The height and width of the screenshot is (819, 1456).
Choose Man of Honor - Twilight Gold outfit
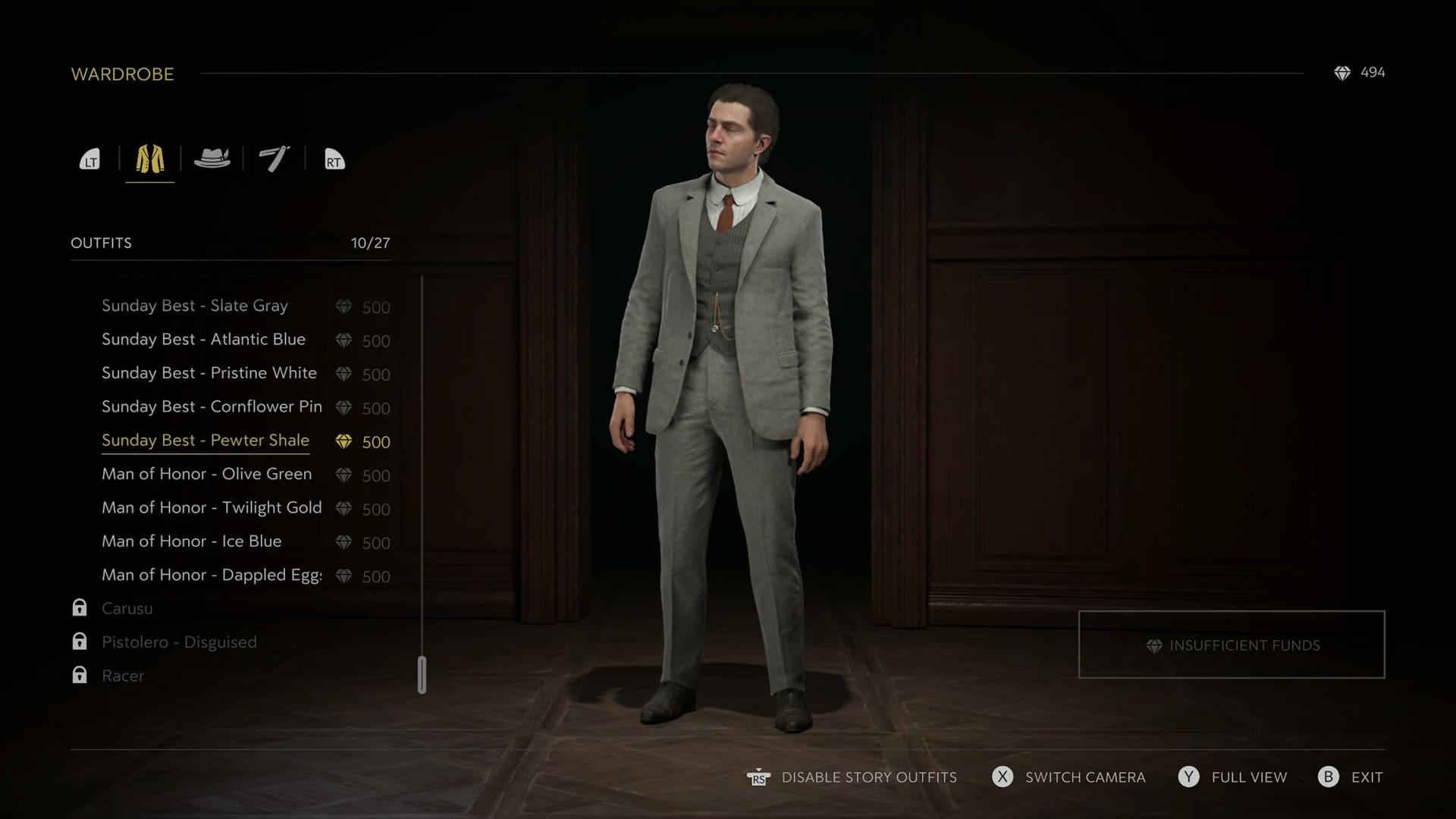(x=211, y=507)
